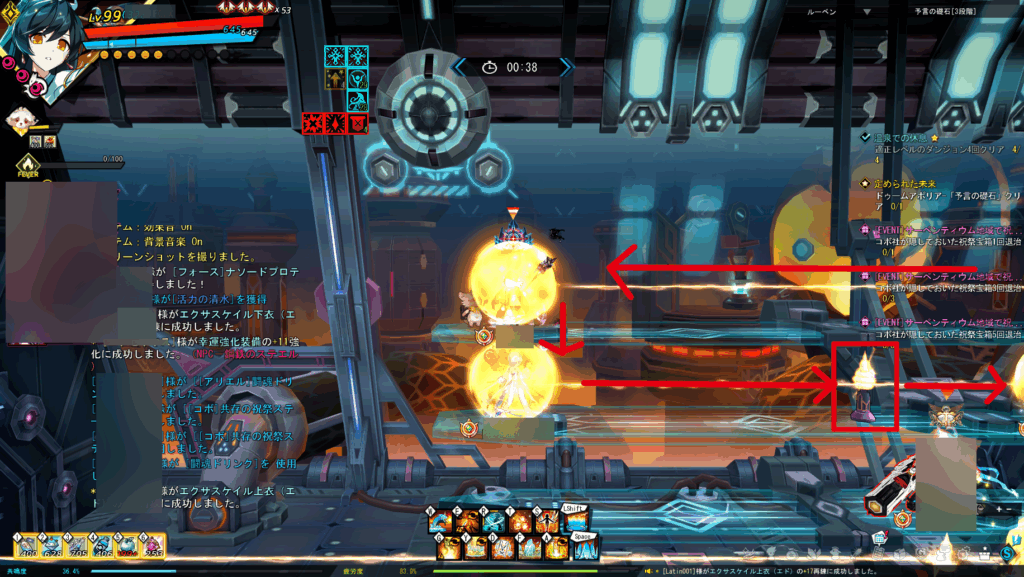Open the calendar icon in the bottom menu
The image size is (1024, 577).
coord(879,538)
